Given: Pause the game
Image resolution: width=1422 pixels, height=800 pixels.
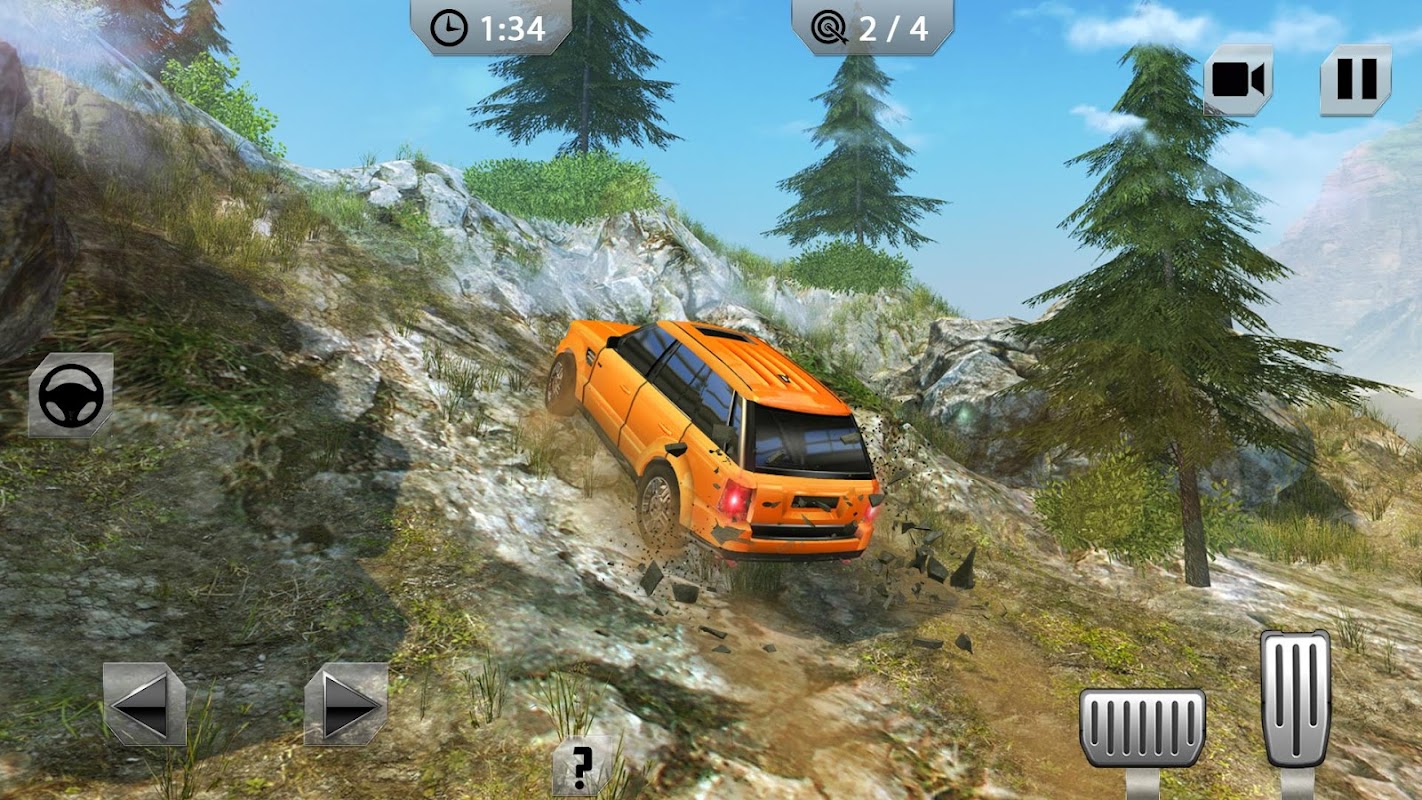Looking at the screenshot, I should pyautogui.click(x=1356, y=79).
